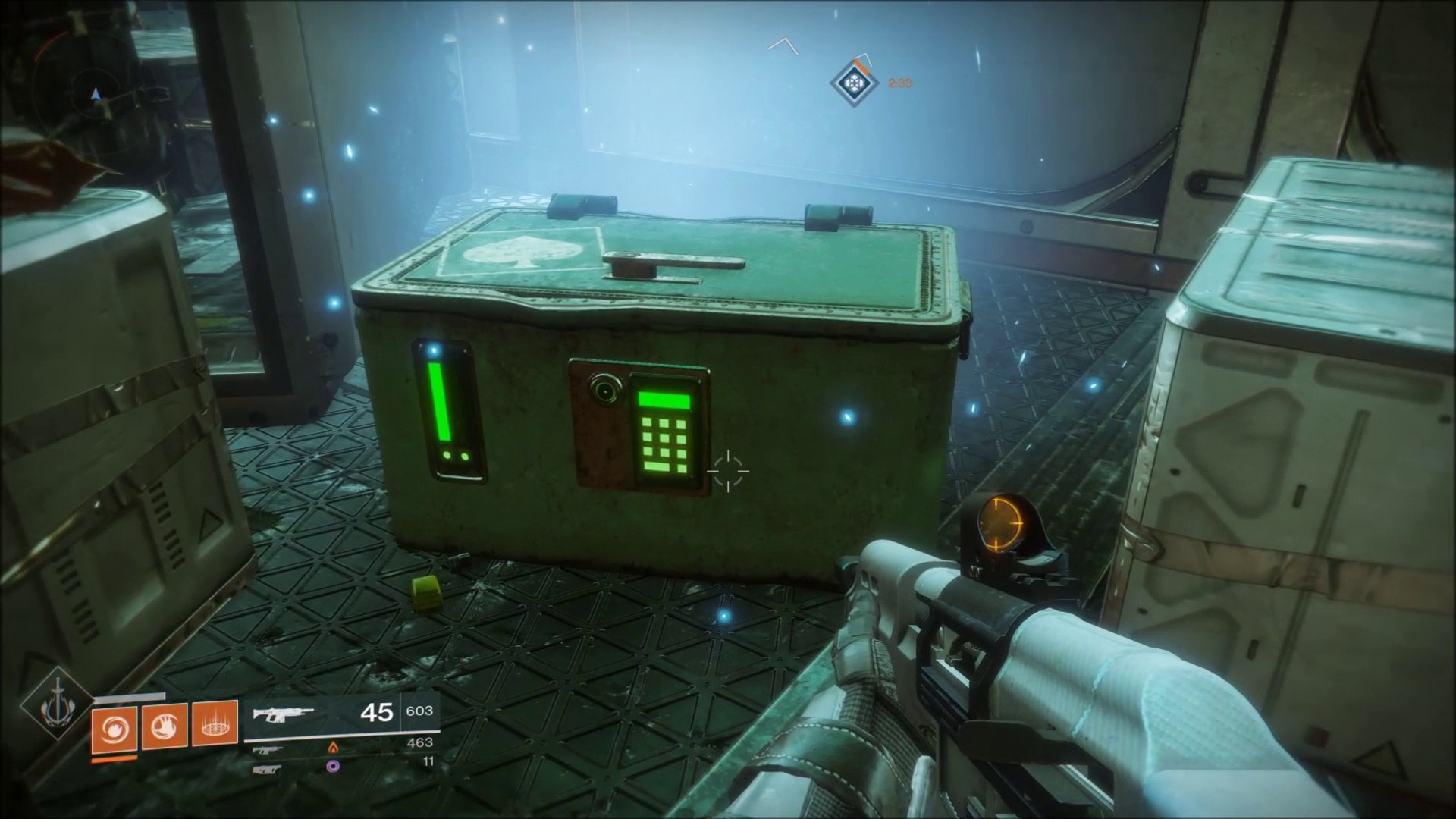Select the equipped primary rifle icon
Image resolution: width=1456 pixels, height=819 pixels.
point(282,713)
